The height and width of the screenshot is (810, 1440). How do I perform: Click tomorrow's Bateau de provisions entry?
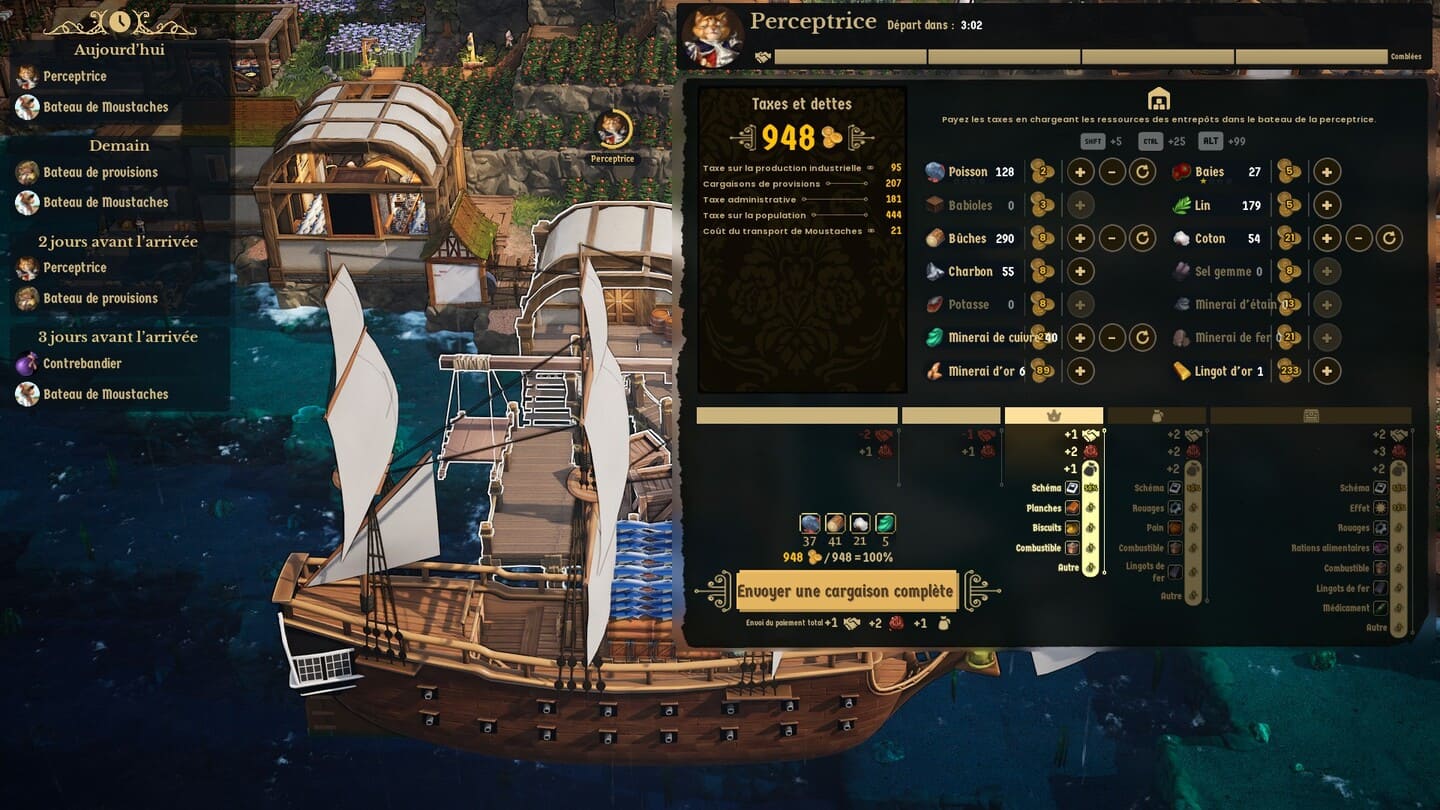coord(100,172)
